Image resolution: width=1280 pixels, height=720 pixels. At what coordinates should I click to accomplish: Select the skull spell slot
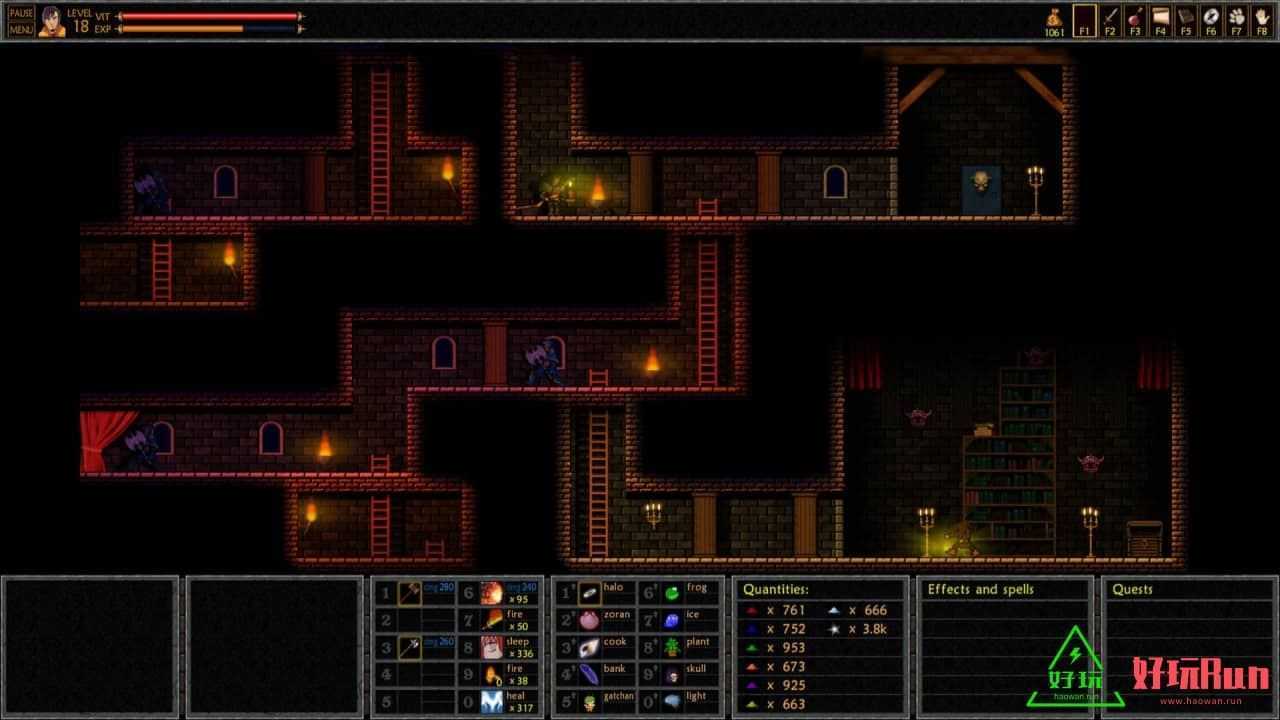(x=673, y=675)
